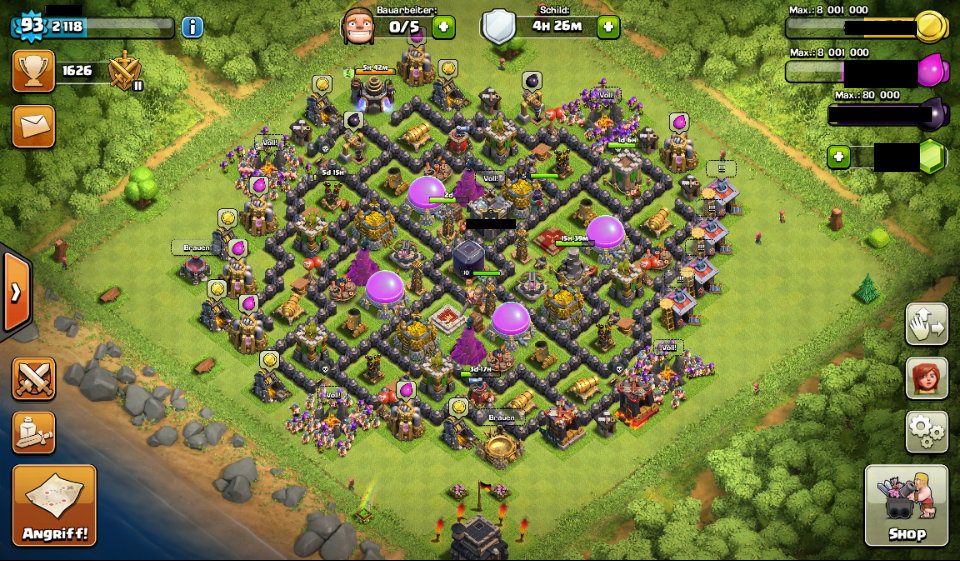
Task: Buy a shield with the green plus
Action: coord(608,27)
